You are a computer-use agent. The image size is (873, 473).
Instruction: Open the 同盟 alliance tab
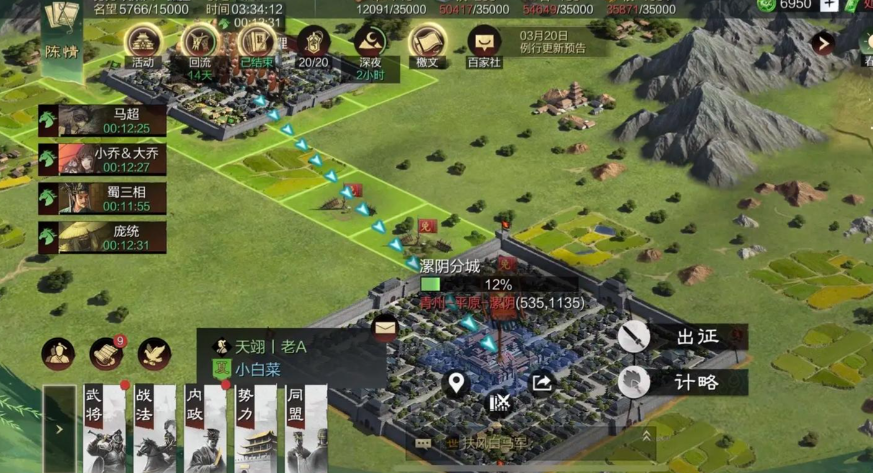(x=306, y=429)
